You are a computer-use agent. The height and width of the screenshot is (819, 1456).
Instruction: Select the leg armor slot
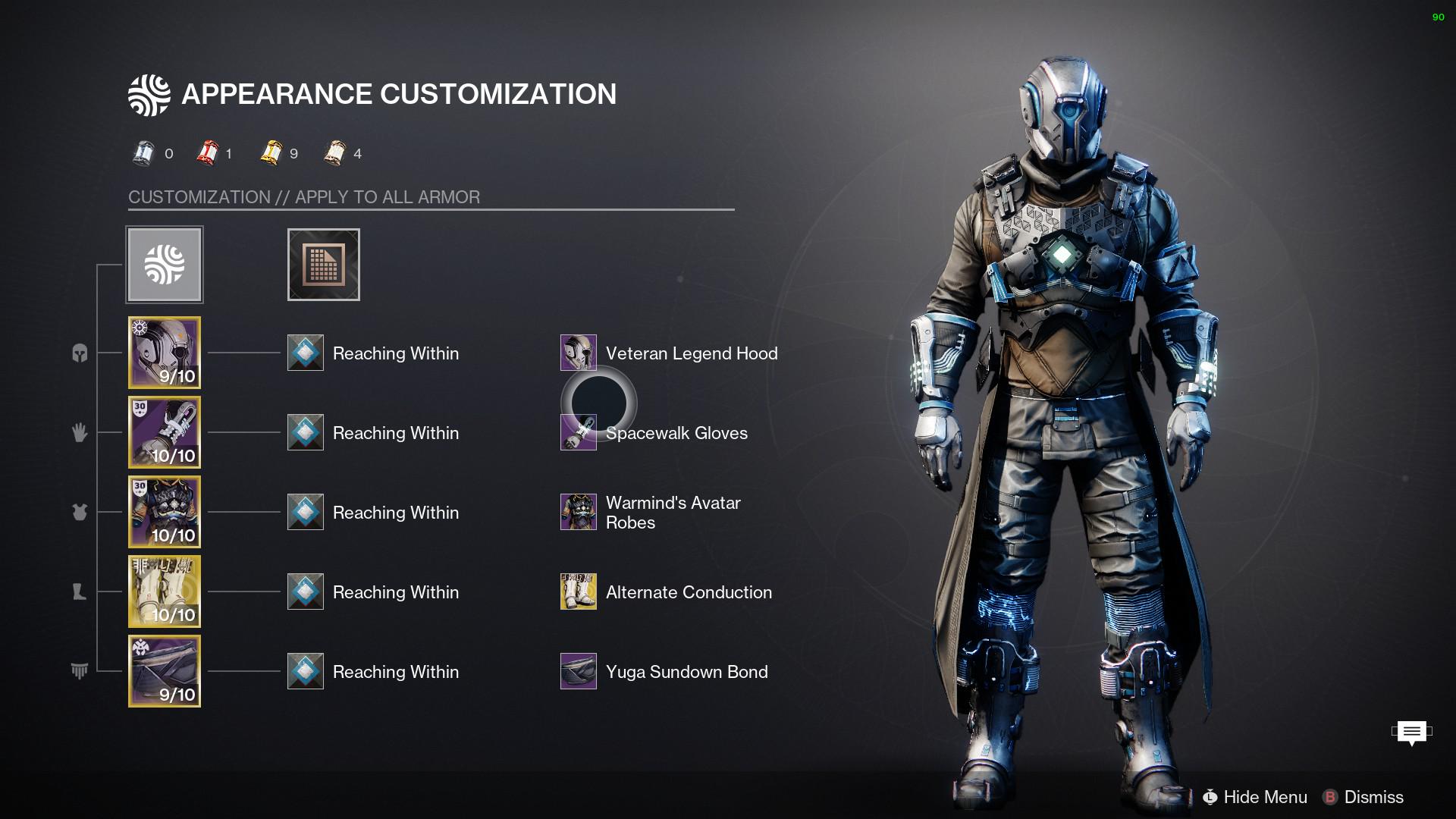(x=165, y=591)
